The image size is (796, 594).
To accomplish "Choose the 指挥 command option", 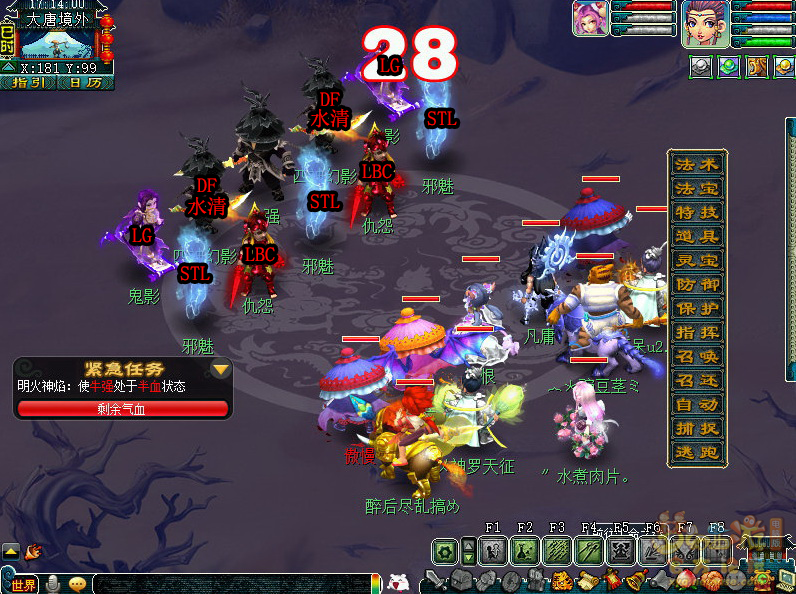I will tap(697, 333).
